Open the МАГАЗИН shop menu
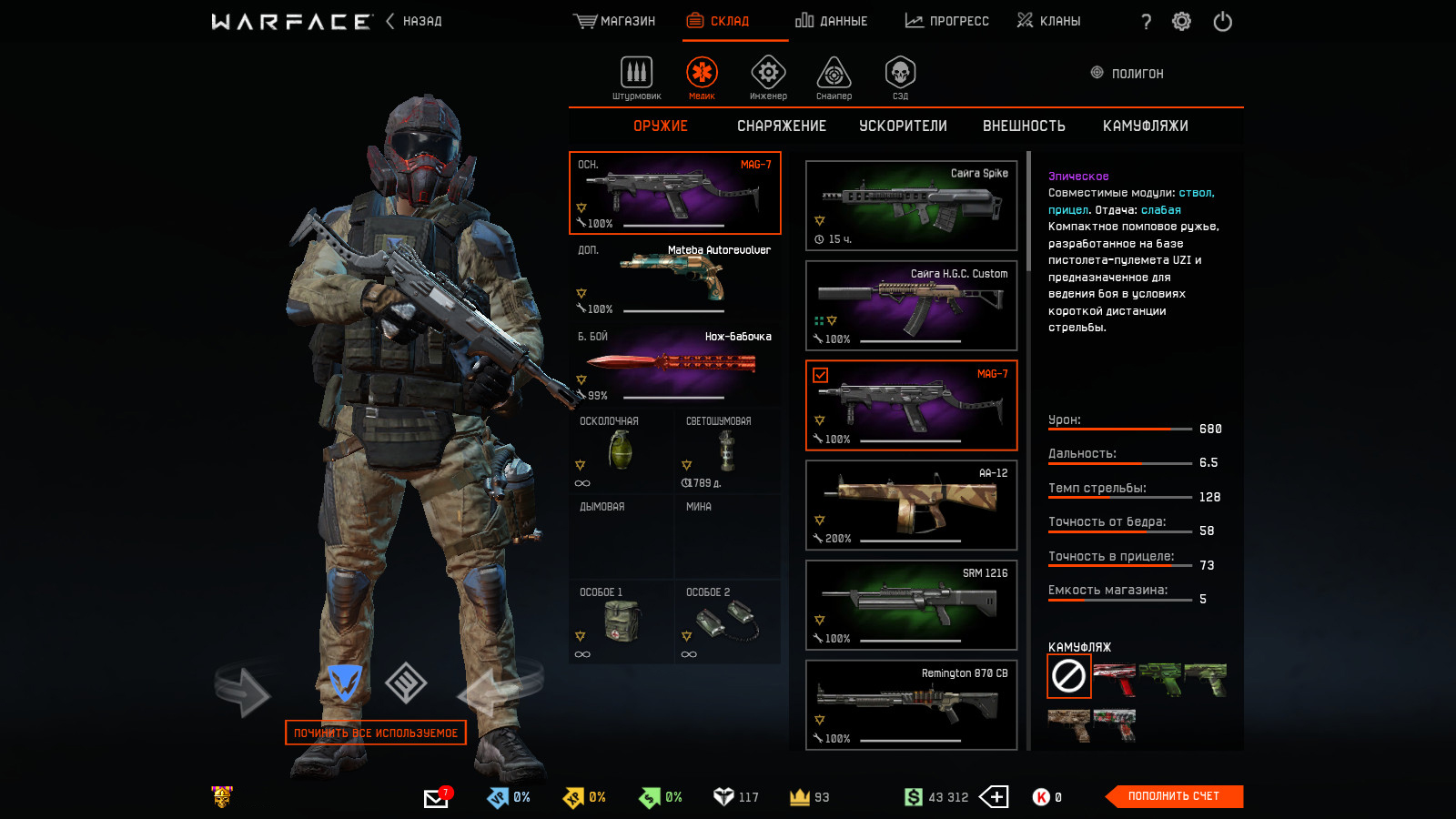1456x819 pixels. coord(615,21)
